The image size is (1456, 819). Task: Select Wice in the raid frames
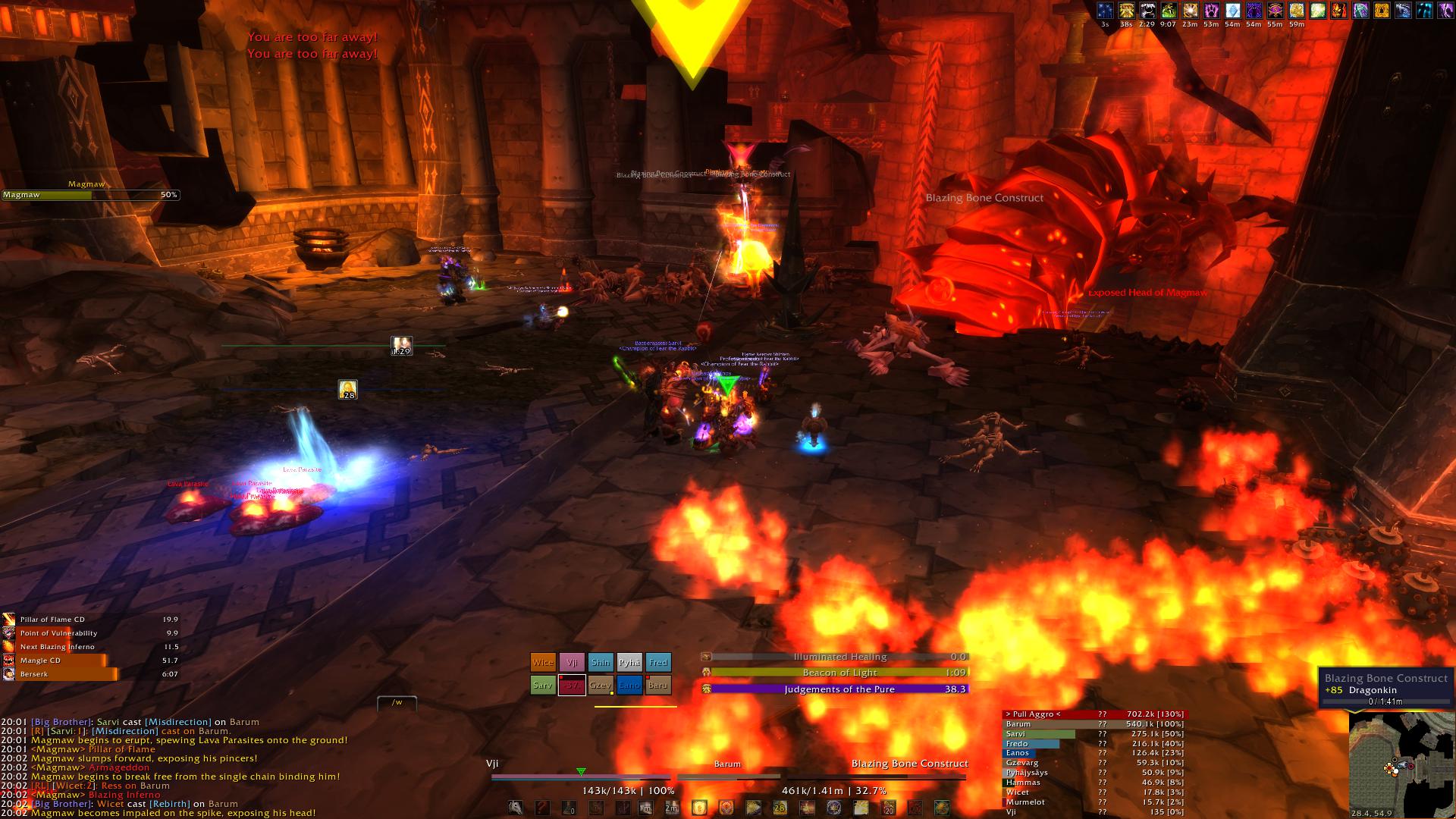tap(543, 662)
